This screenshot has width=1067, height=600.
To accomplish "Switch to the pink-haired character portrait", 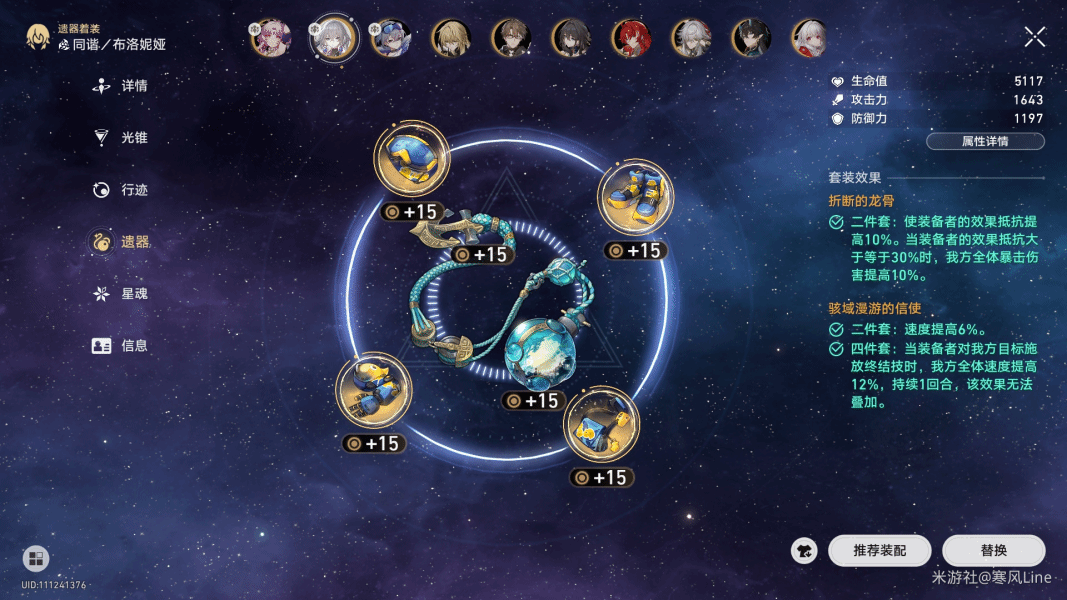I will (270, 38).
